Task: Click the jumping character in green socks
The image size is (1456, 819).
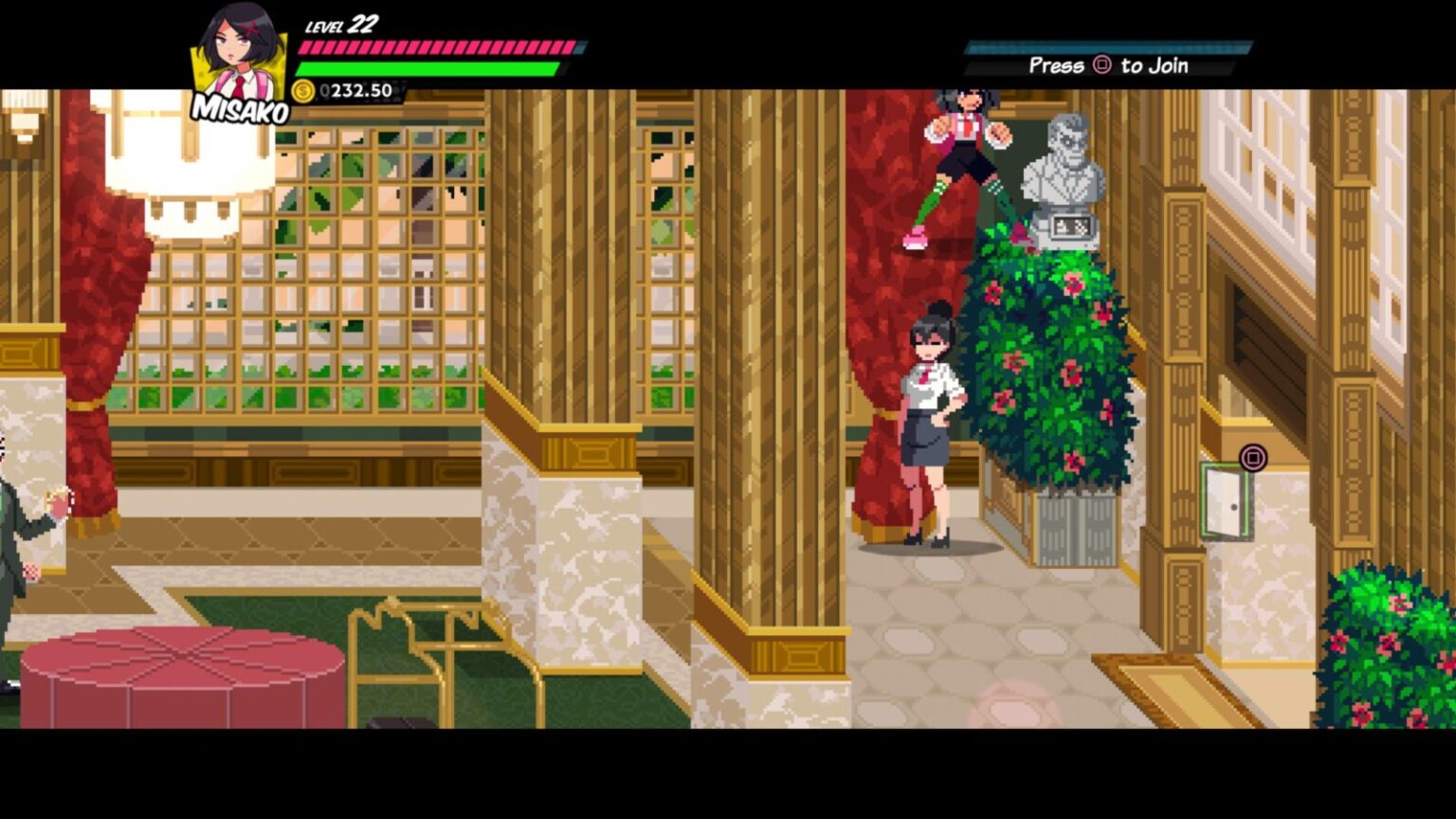Action: click(964, 161)
